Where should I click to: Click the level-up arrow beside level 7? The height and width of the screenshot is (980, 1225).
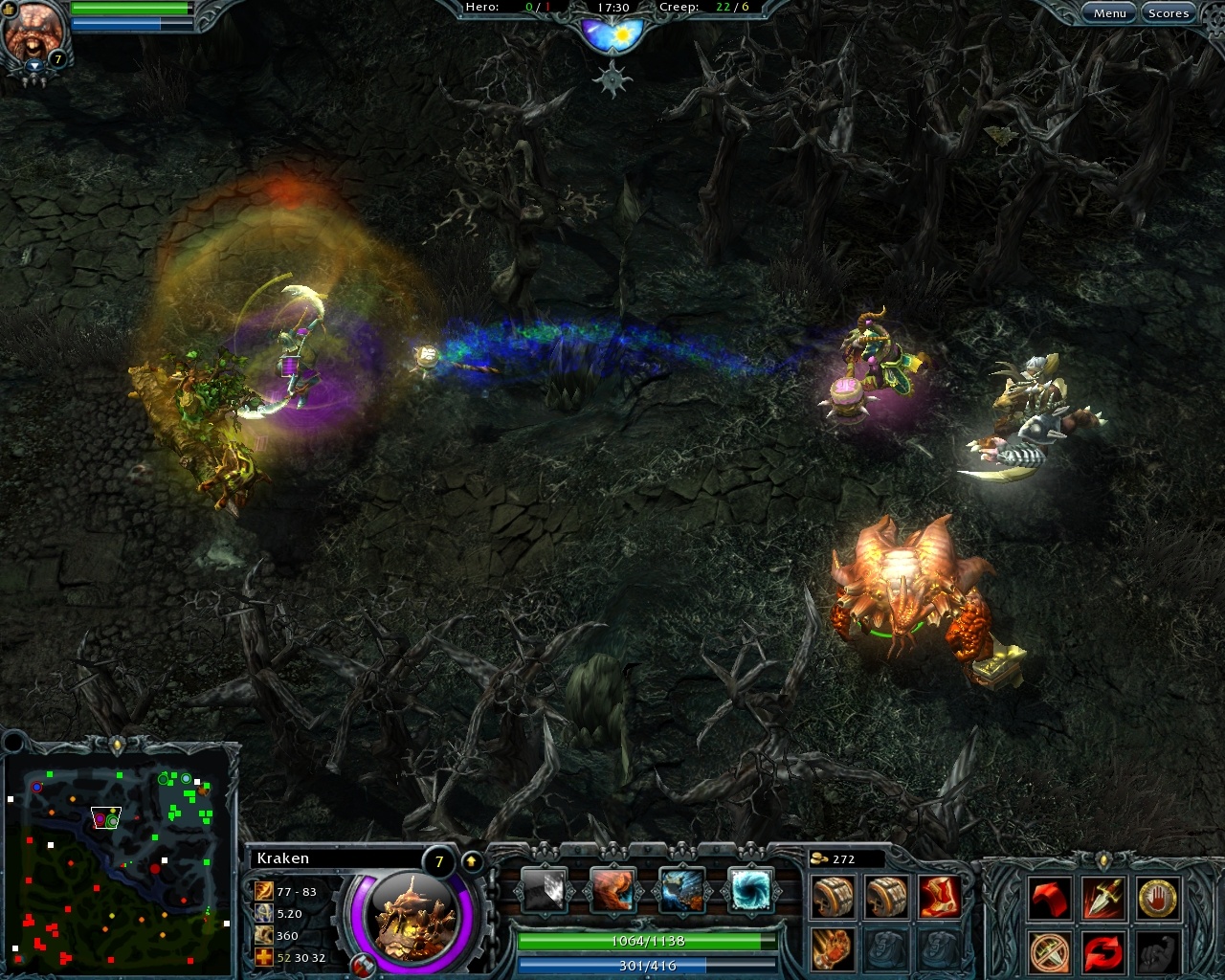click(470, 859)
